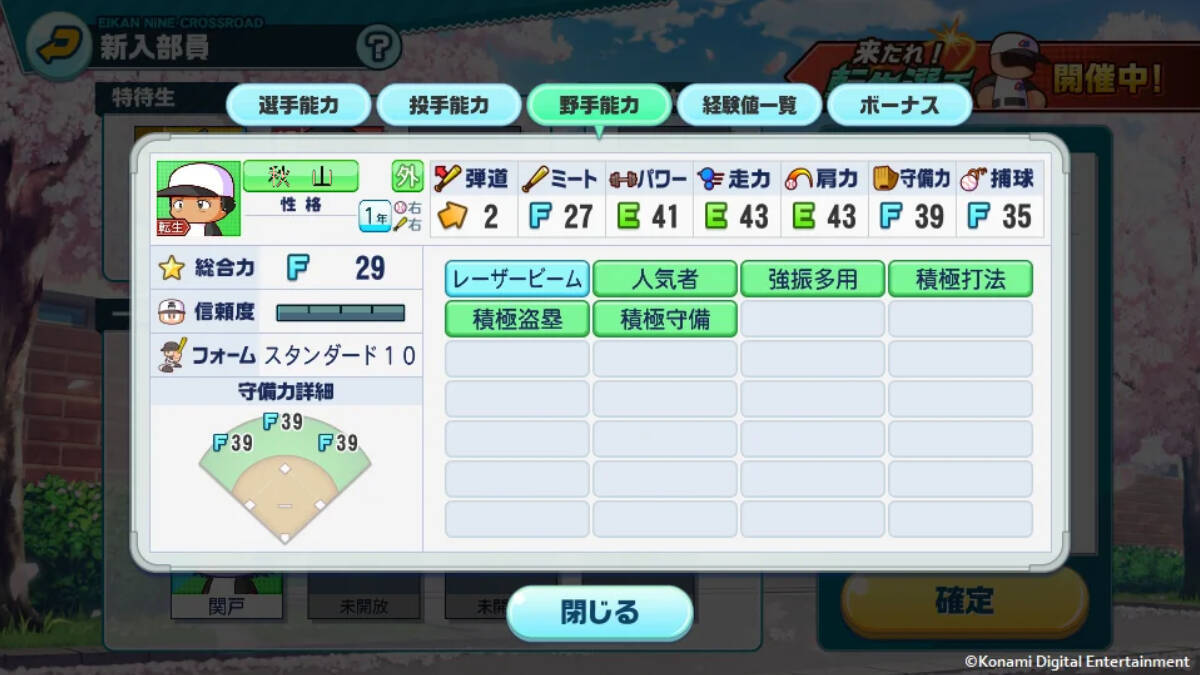Choose the 人気者 skill tile

point(665,279)
